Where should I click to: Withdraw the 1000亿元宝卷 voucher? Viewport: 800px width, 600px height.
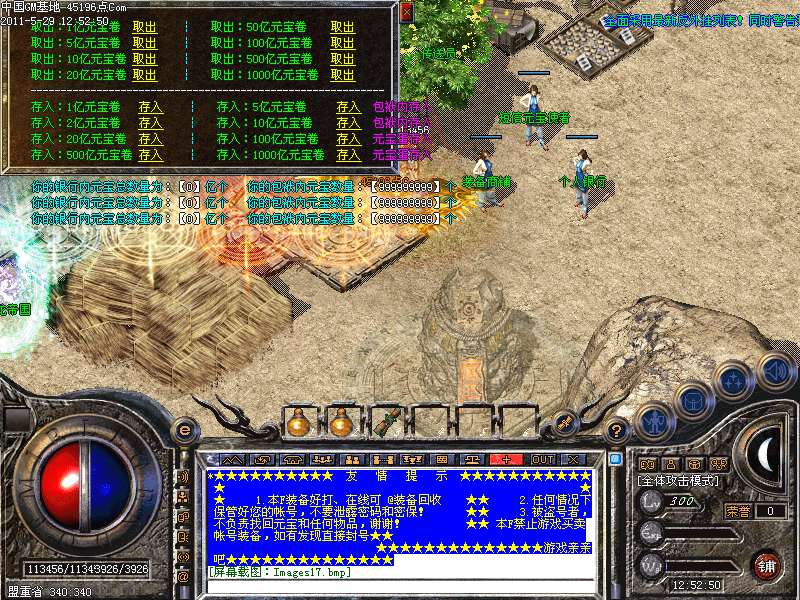342,75
